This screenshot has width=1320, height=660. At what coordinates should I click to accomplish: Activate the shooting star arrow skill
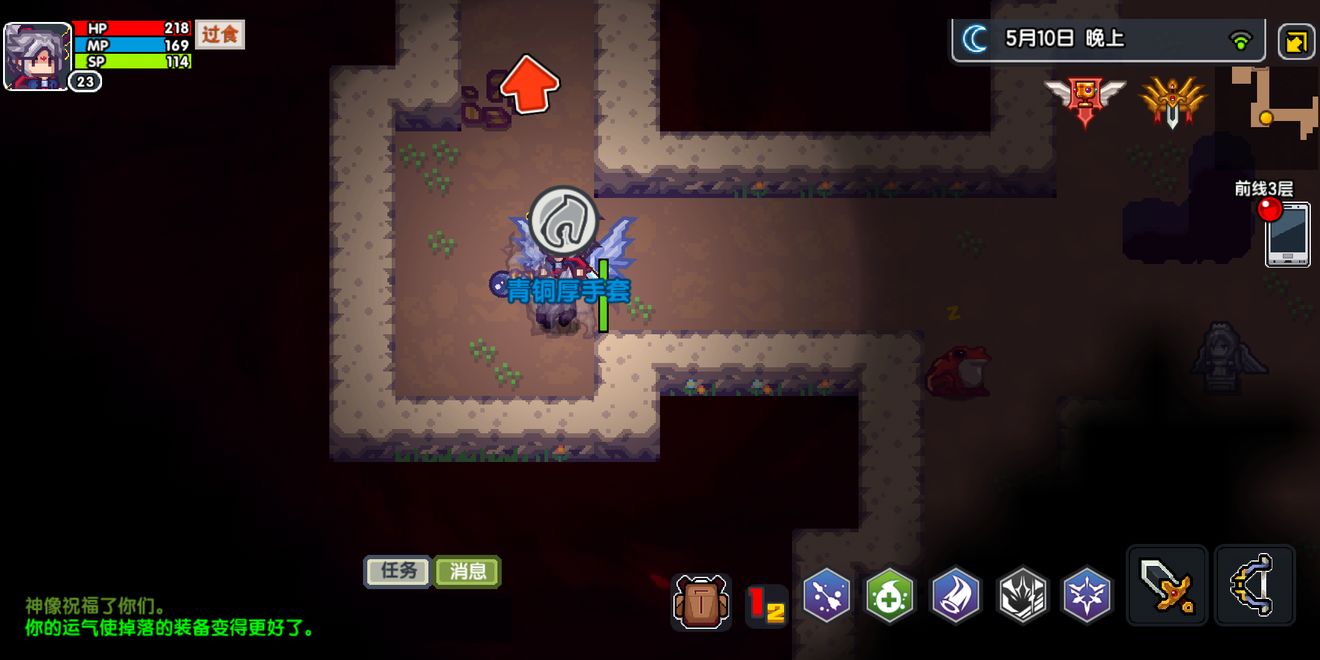827,596
